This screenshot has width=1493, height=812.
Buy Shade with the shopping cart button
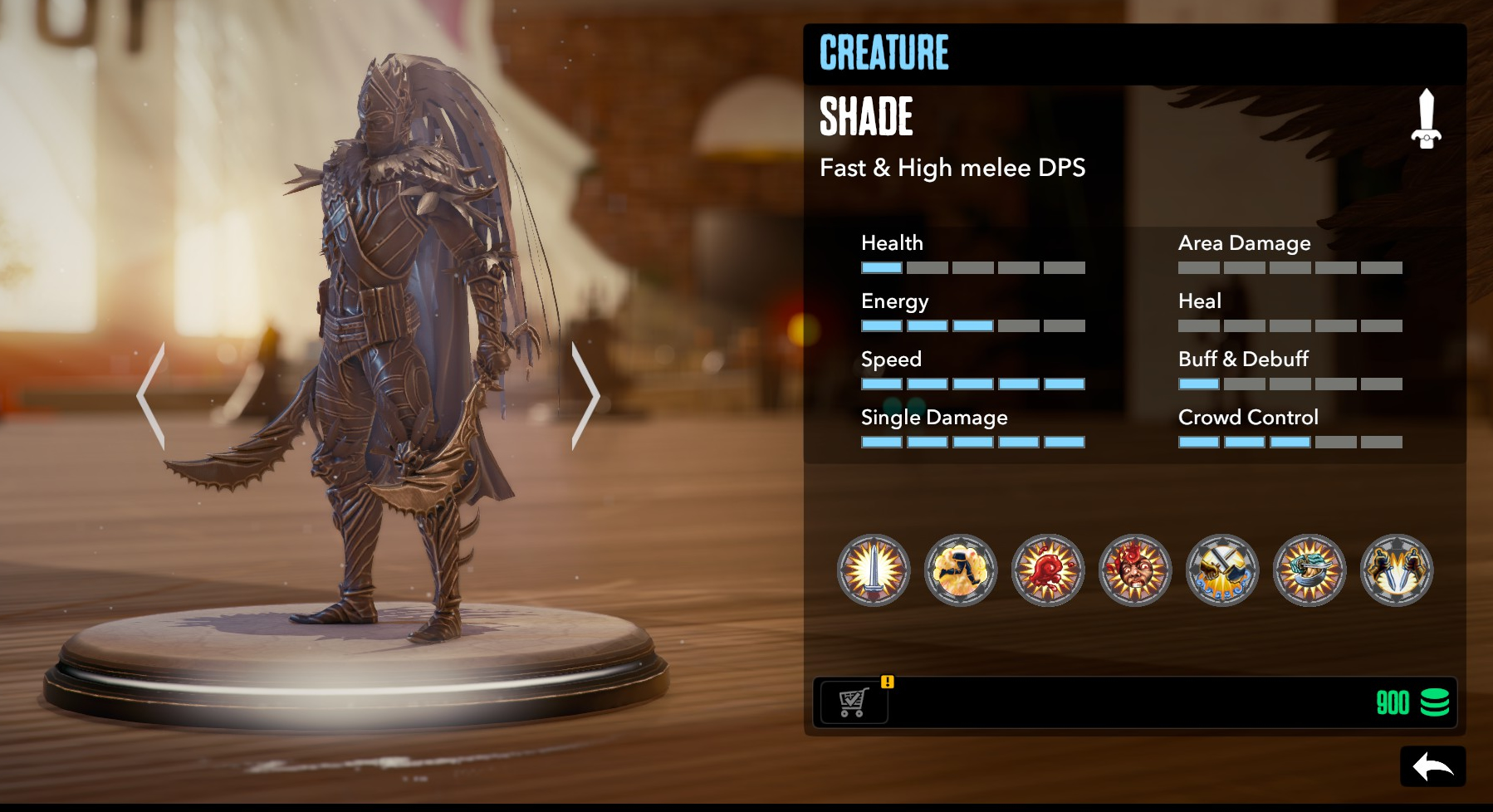pos(853,702)
